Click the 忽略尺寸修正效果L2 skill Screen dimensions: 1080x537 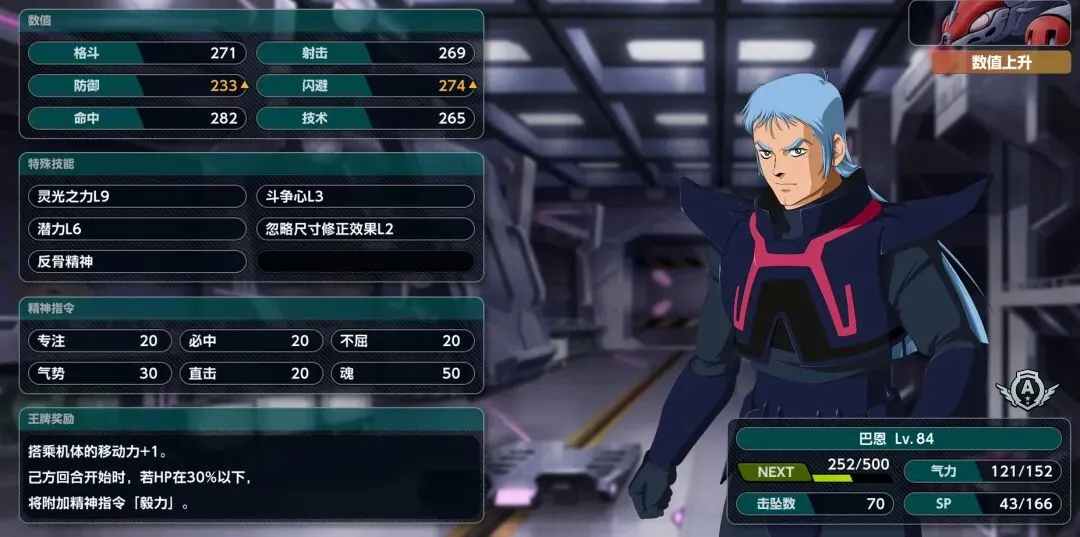click(x=365, y=229)
